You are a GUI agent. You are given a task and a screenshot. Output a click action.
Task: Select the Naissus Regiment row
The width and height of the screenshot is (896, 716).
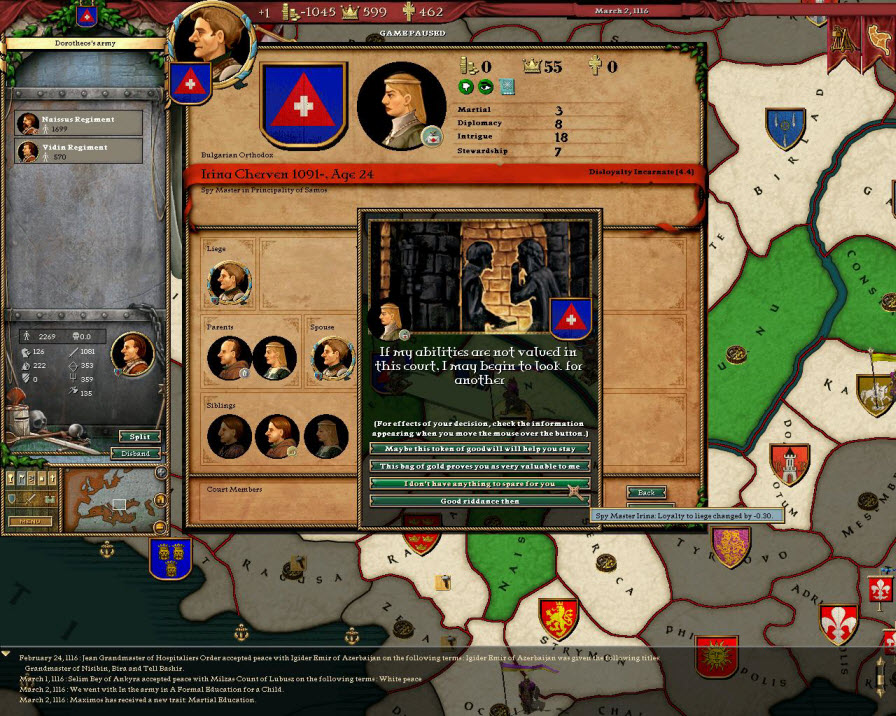tap(79, 123)
